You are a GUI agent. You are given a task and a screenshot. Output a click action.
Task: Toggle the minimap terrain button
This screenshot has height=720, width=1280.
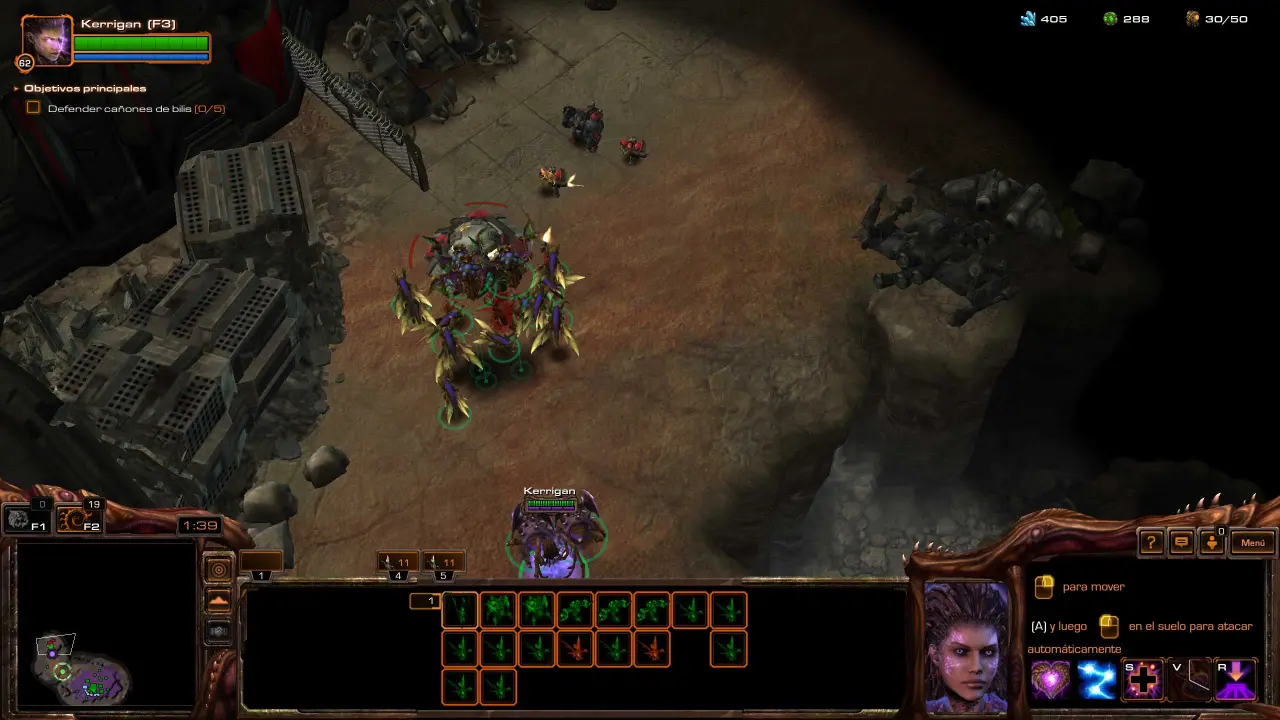218,600
